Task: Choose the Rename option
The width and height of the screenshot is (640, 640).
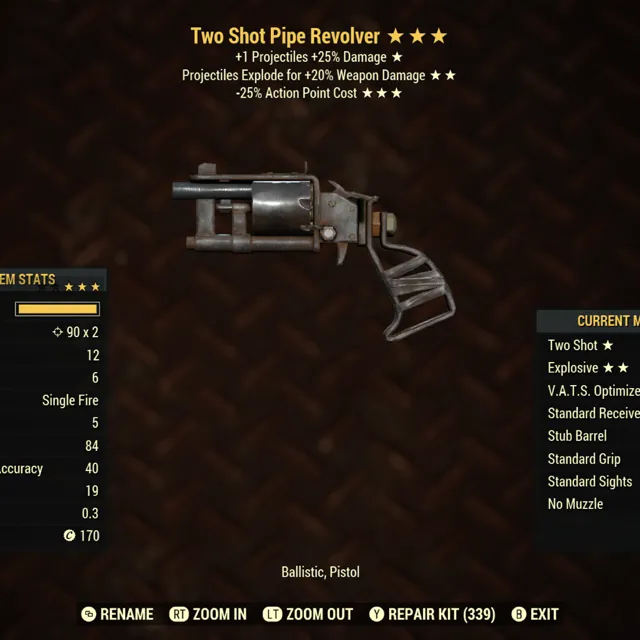Action: (118, 614)
